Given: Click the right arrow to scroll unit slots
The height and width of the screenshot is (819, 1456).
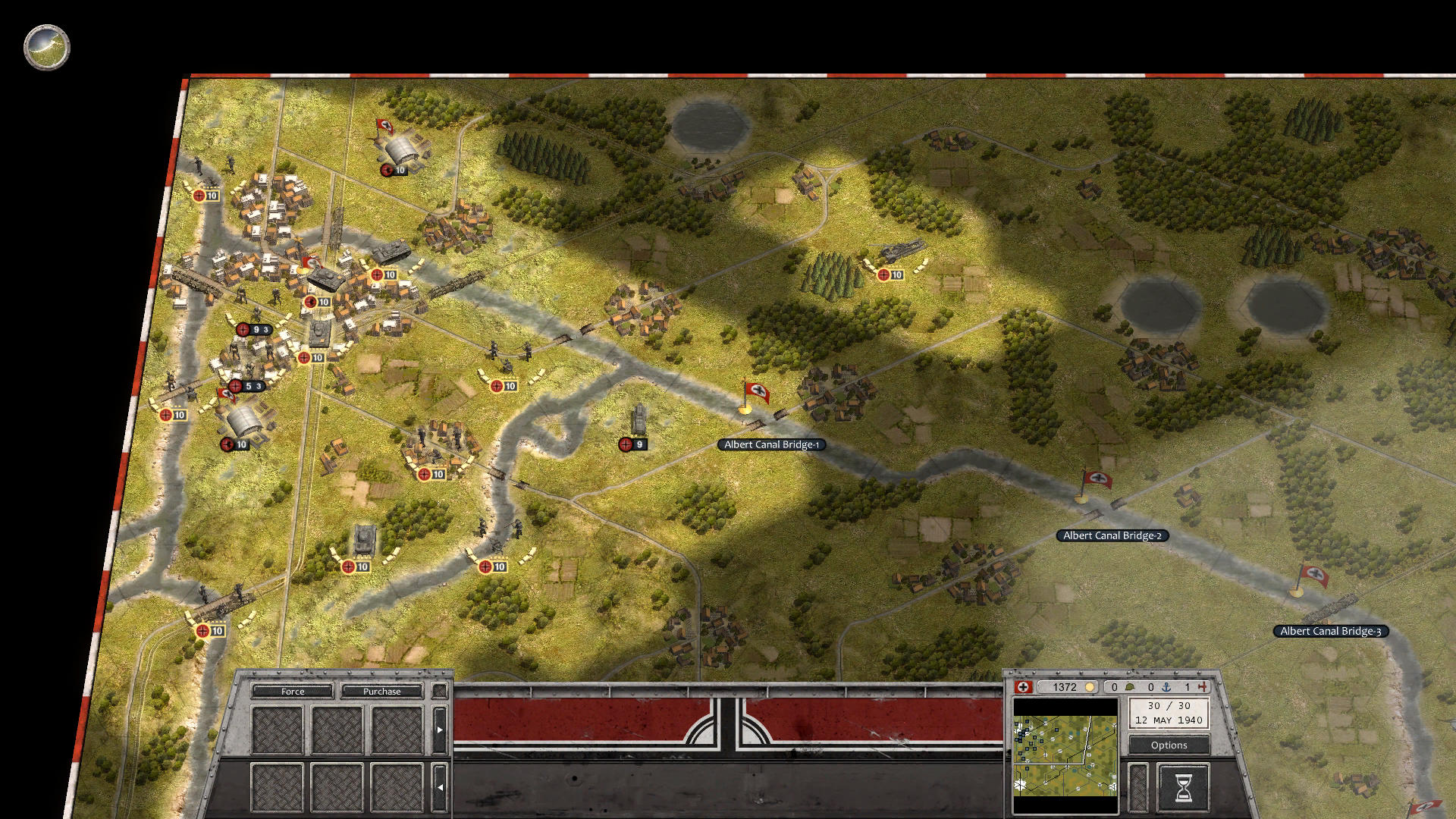Looking at the screenshot, I should pyautogui.click(x=440, y=730).
